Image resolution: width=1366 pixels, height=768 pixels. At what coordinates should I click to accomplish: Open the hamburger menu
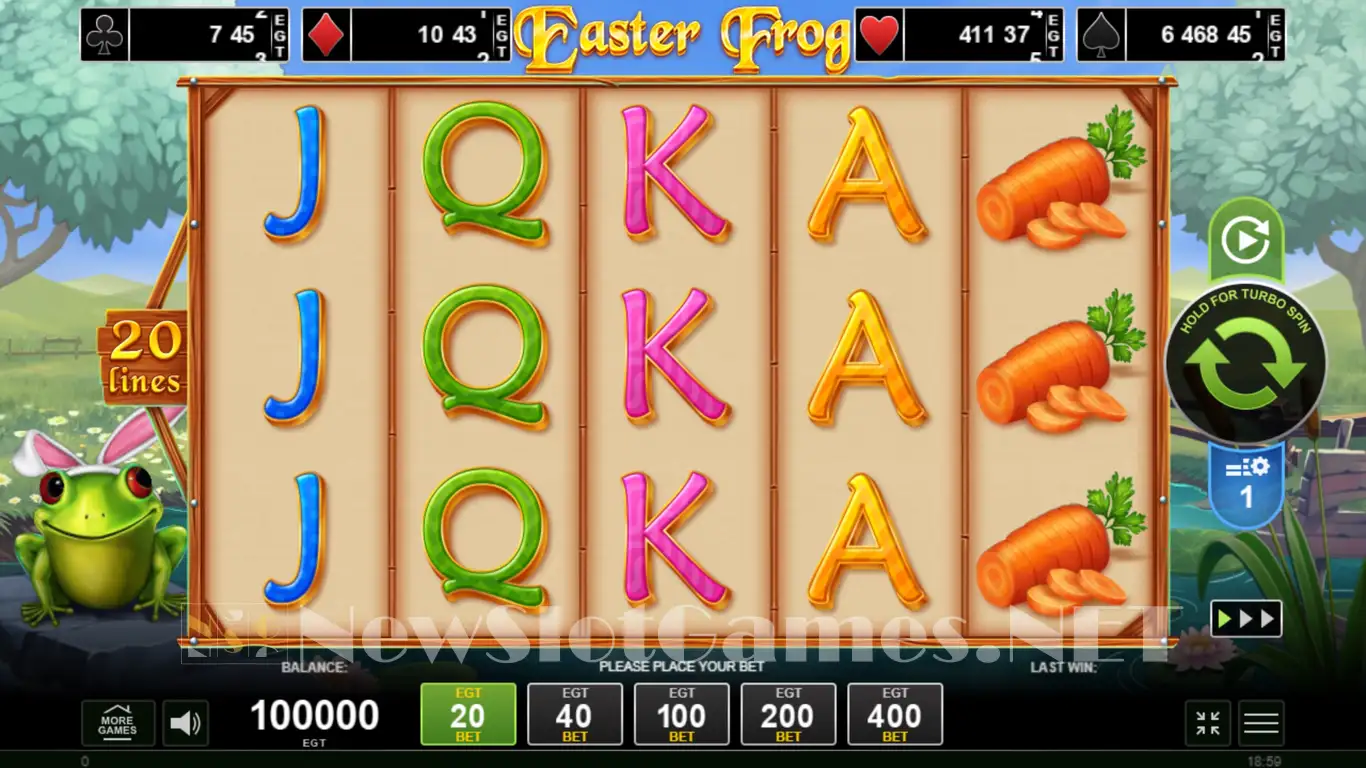[1261, 723]
